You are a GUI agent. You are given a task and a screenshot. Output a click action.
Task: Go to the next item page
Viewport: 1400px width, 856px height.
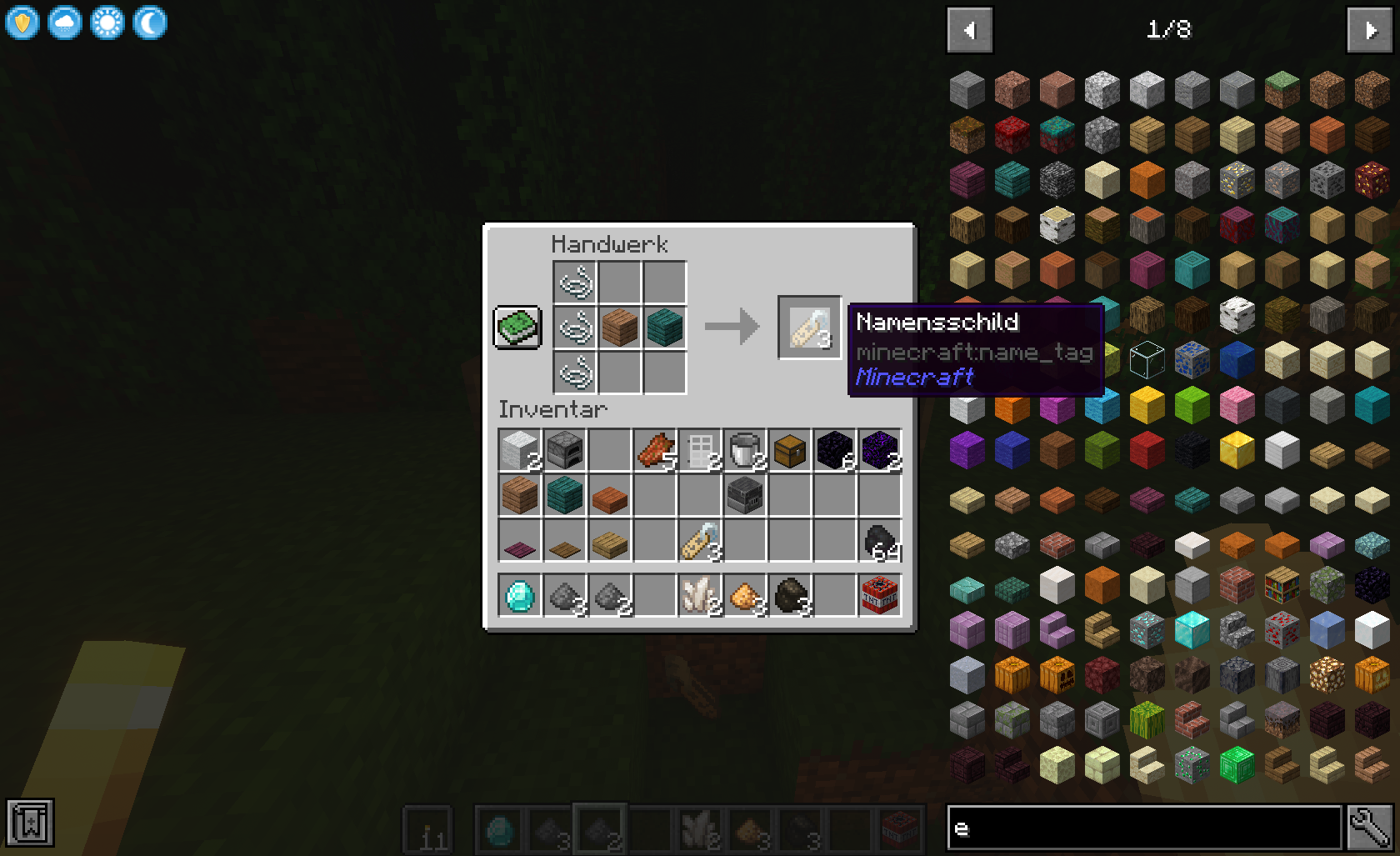[x=1369, y=30]
